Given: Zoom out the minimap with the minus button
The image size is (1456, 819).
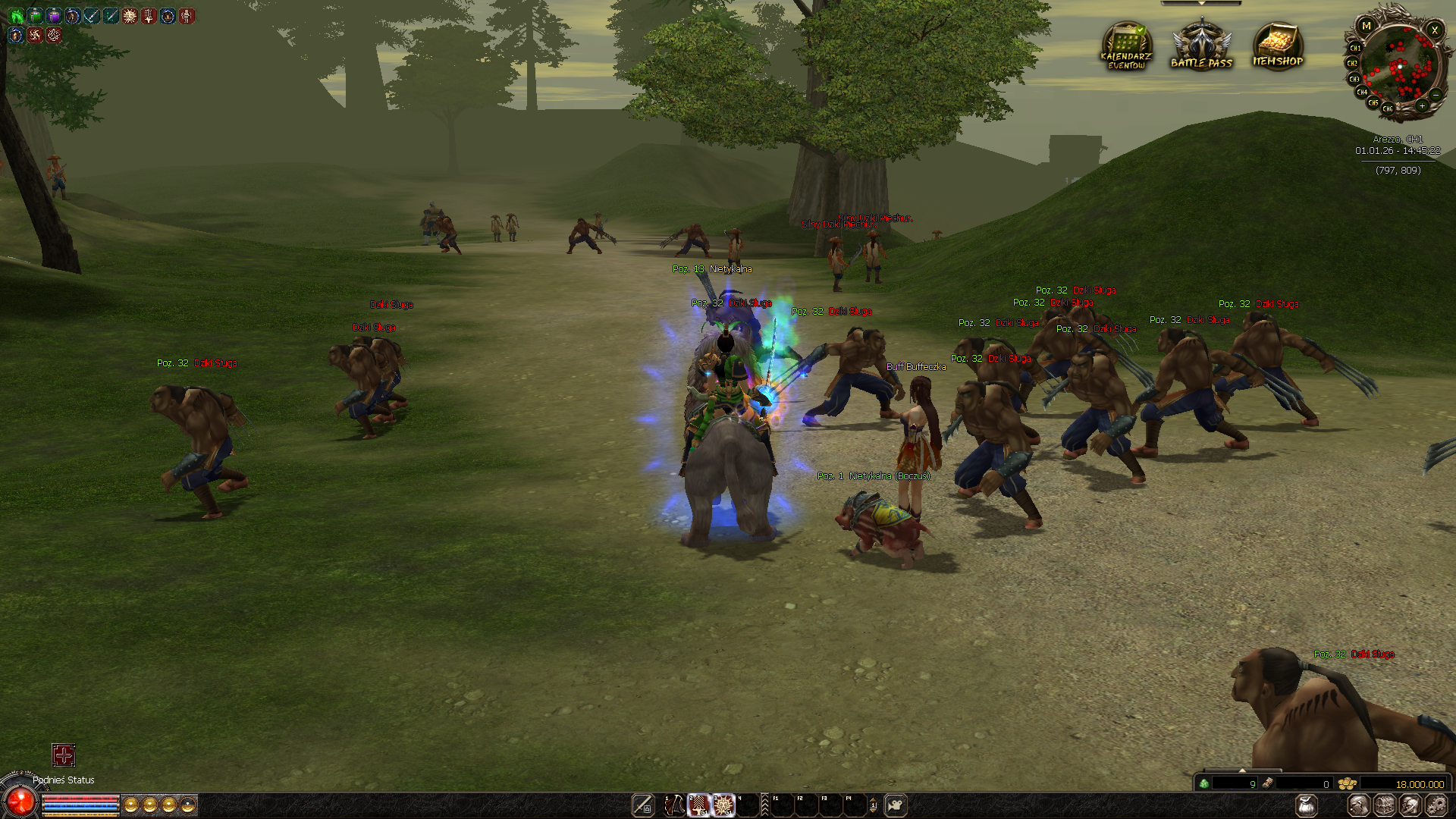Looking at the screenshot, I should (x=1436, y=95).
